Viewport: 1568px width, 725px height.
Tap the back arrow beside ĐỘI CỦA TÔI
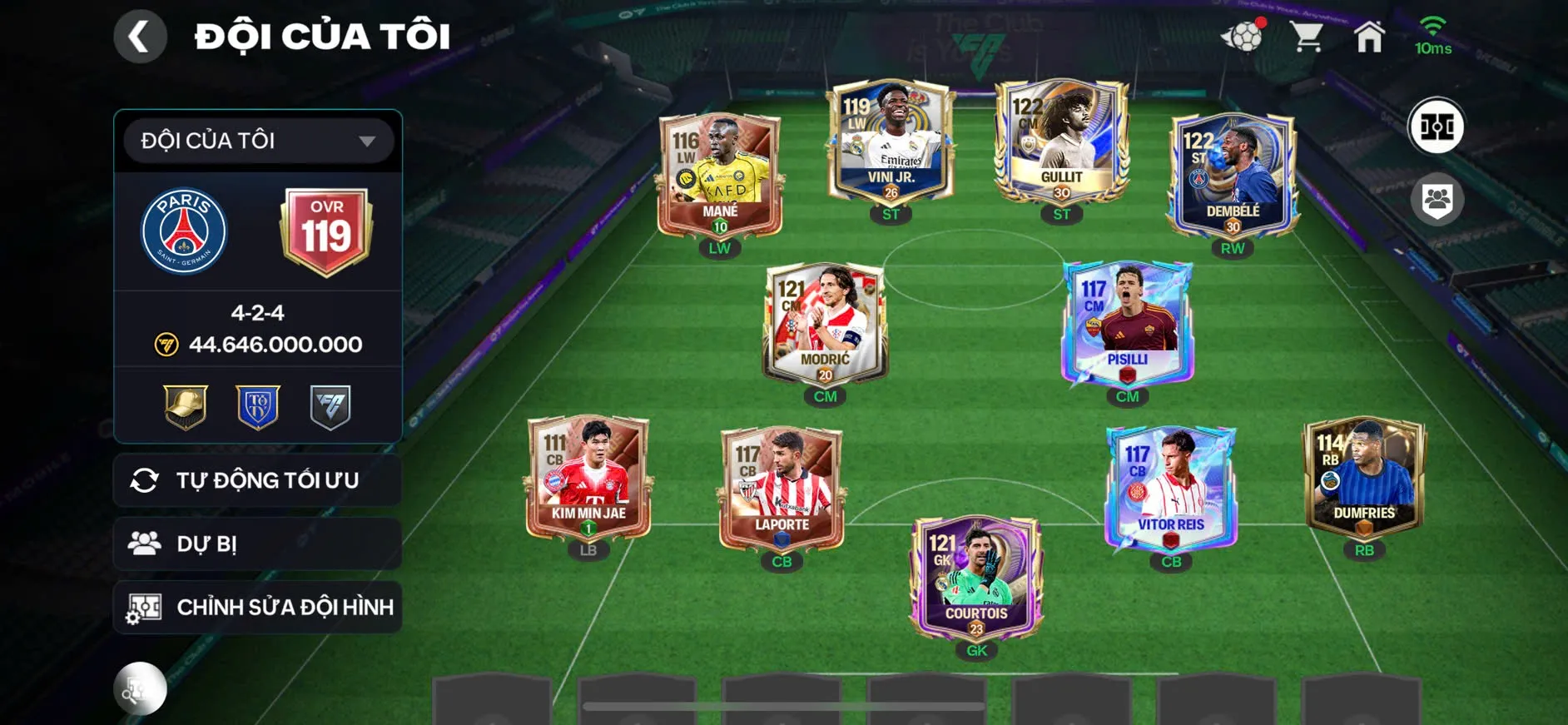point(141,37)
